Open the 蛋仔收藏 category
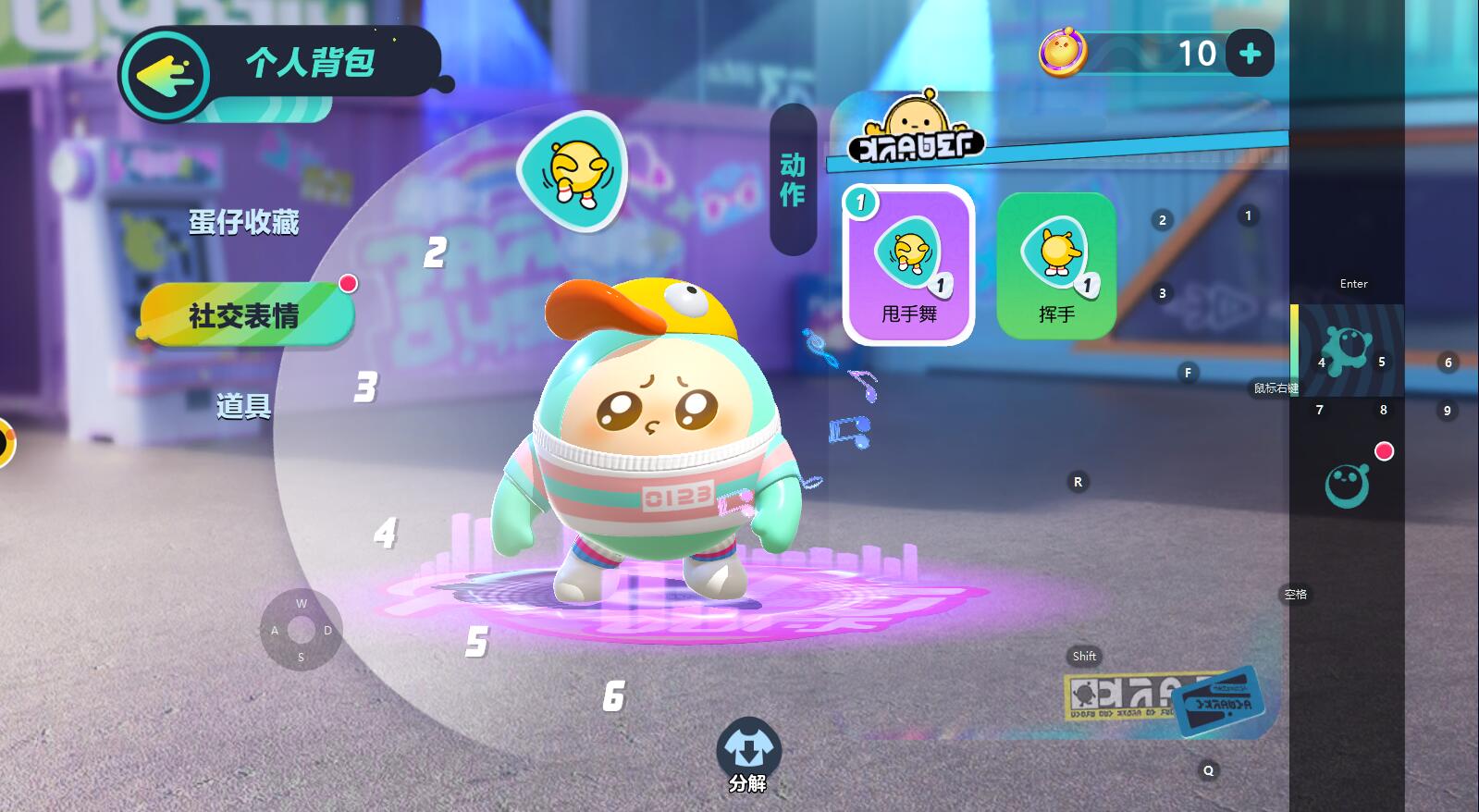The width and height of the screenshot is (1479, 812). coord(244,222)
